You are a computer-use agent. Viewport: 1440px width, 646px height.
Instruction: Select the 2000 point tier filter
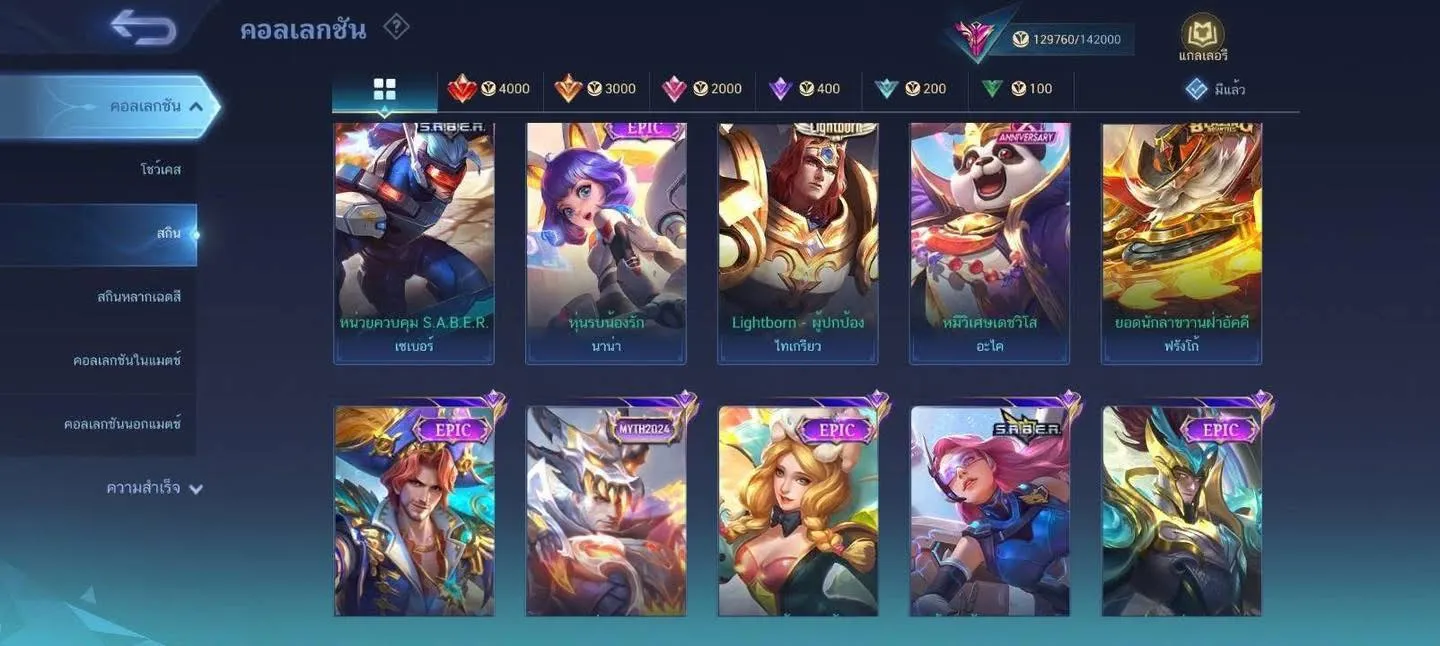tap(702, 89)
